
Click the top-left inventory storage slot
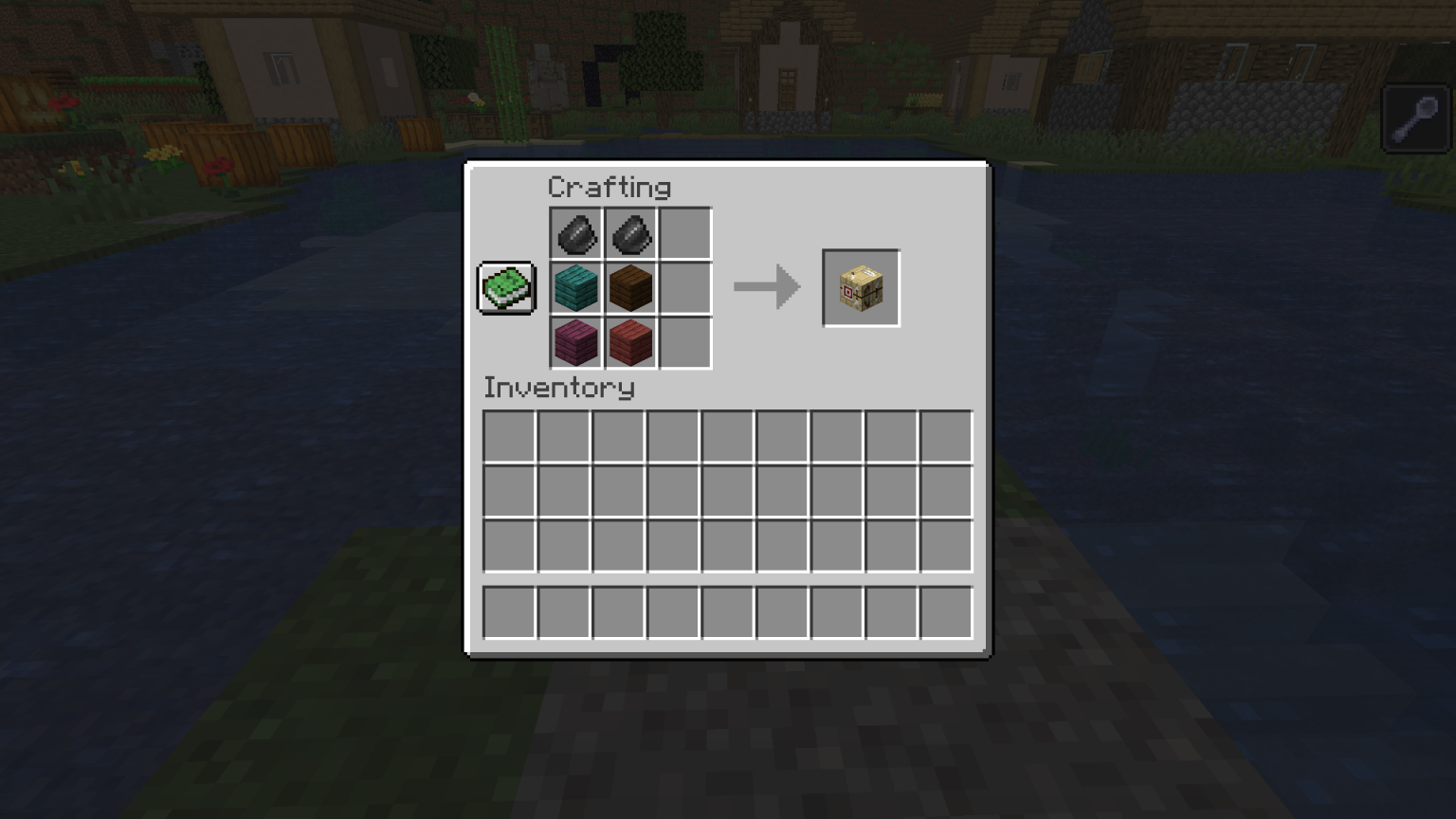click(508, 435)
